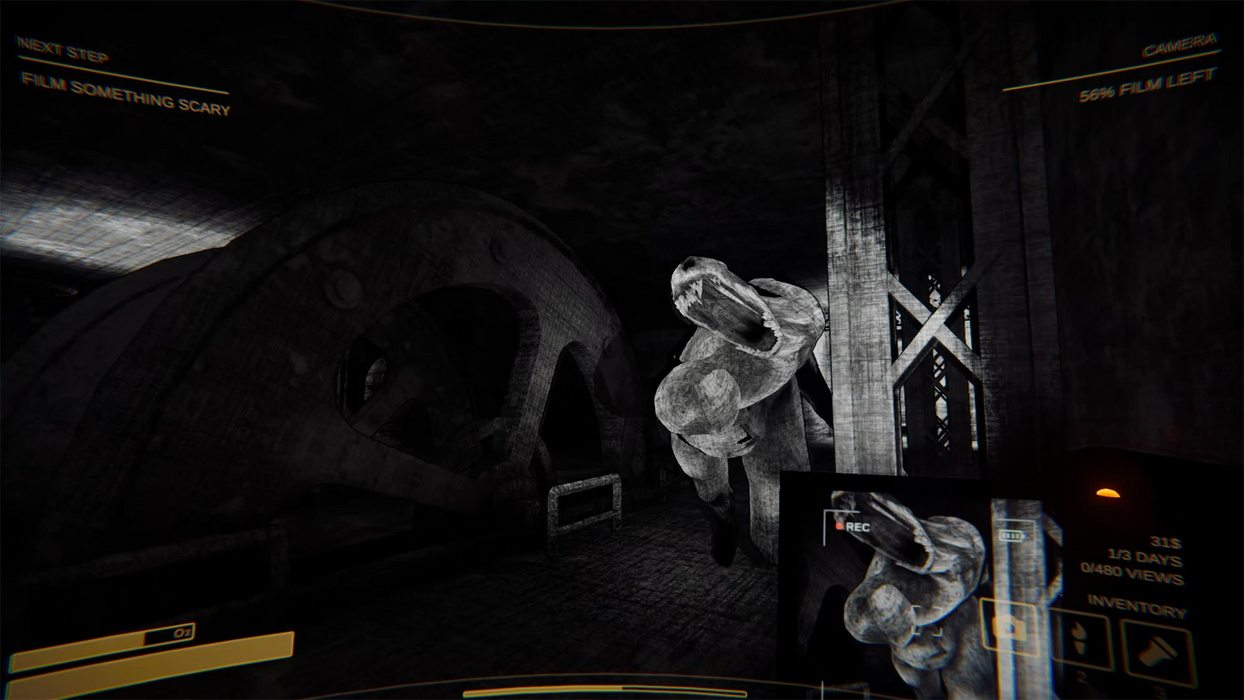
Task: Select the flare inventory slot
Action: click(x=1081, y=640)
